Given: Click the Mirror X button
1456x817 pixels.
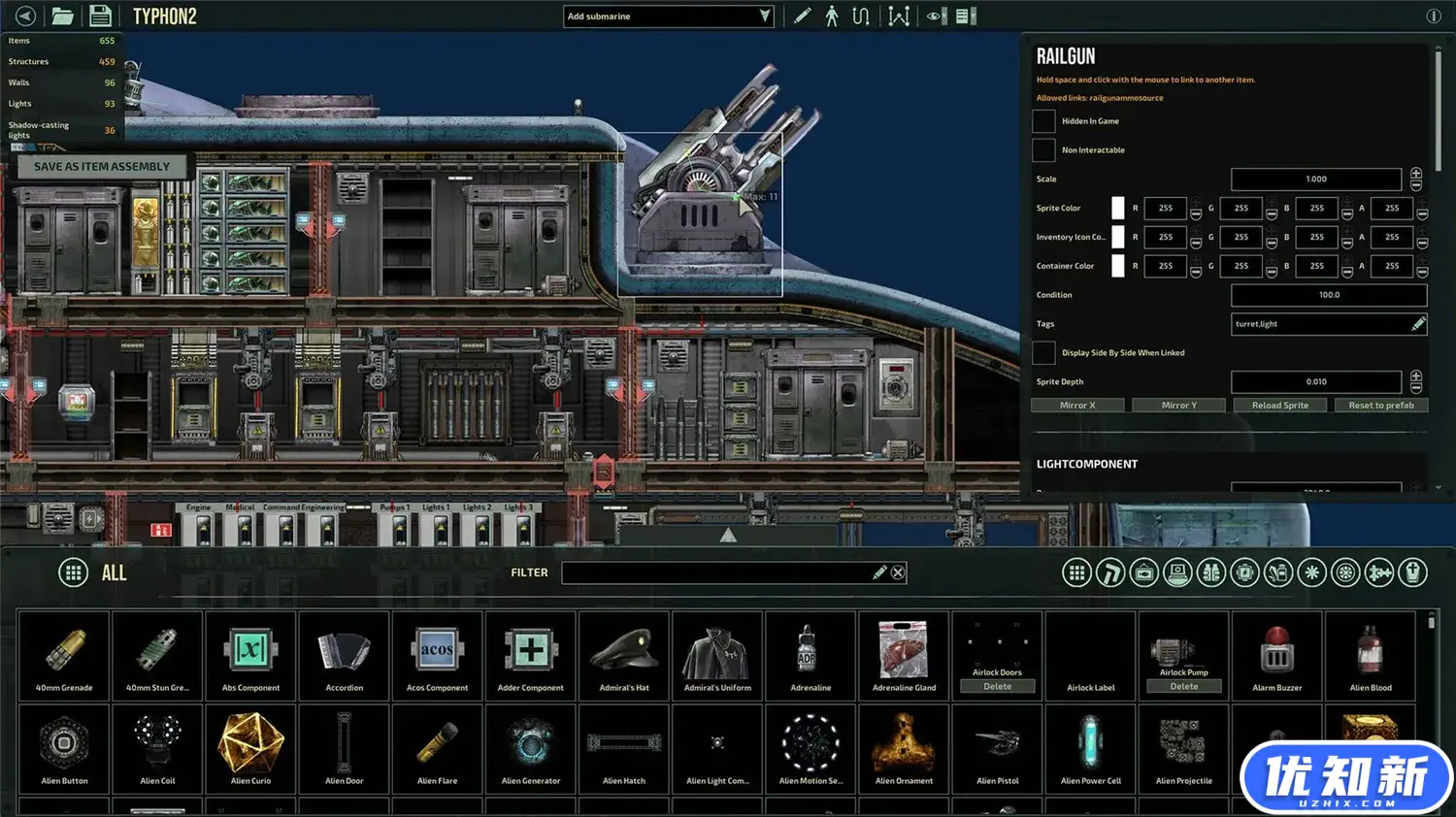Looking at the screenshot, I should [x=1077, y=406].
